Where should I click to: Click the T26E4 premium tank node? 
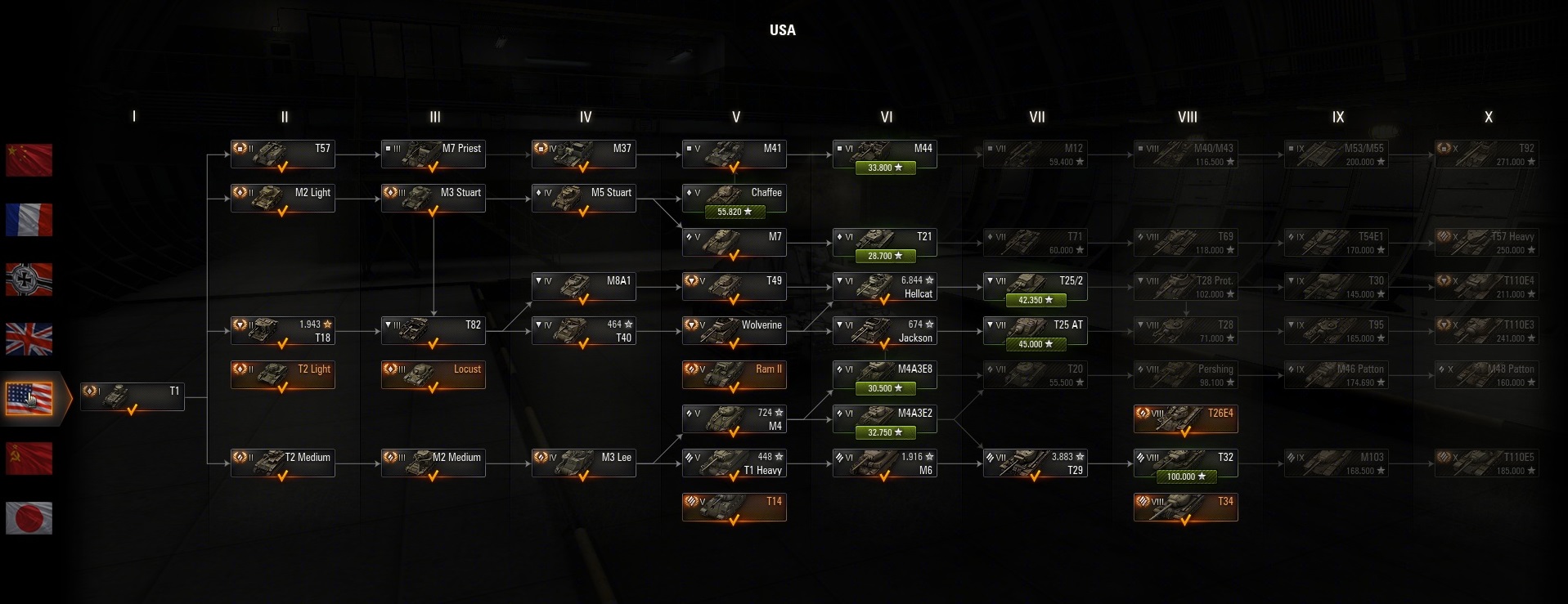[x=1186, y=419]
